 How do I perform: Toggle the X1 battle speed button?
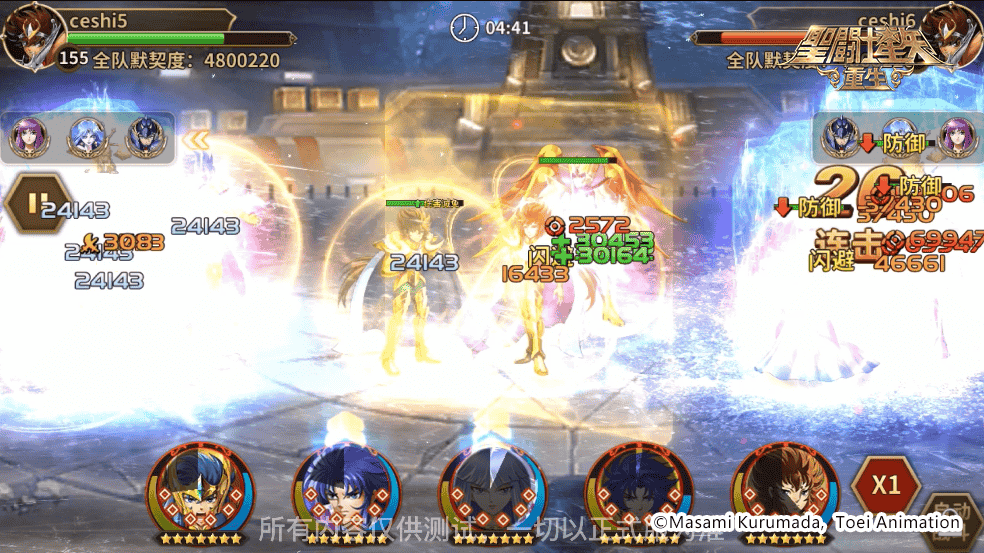885,487
